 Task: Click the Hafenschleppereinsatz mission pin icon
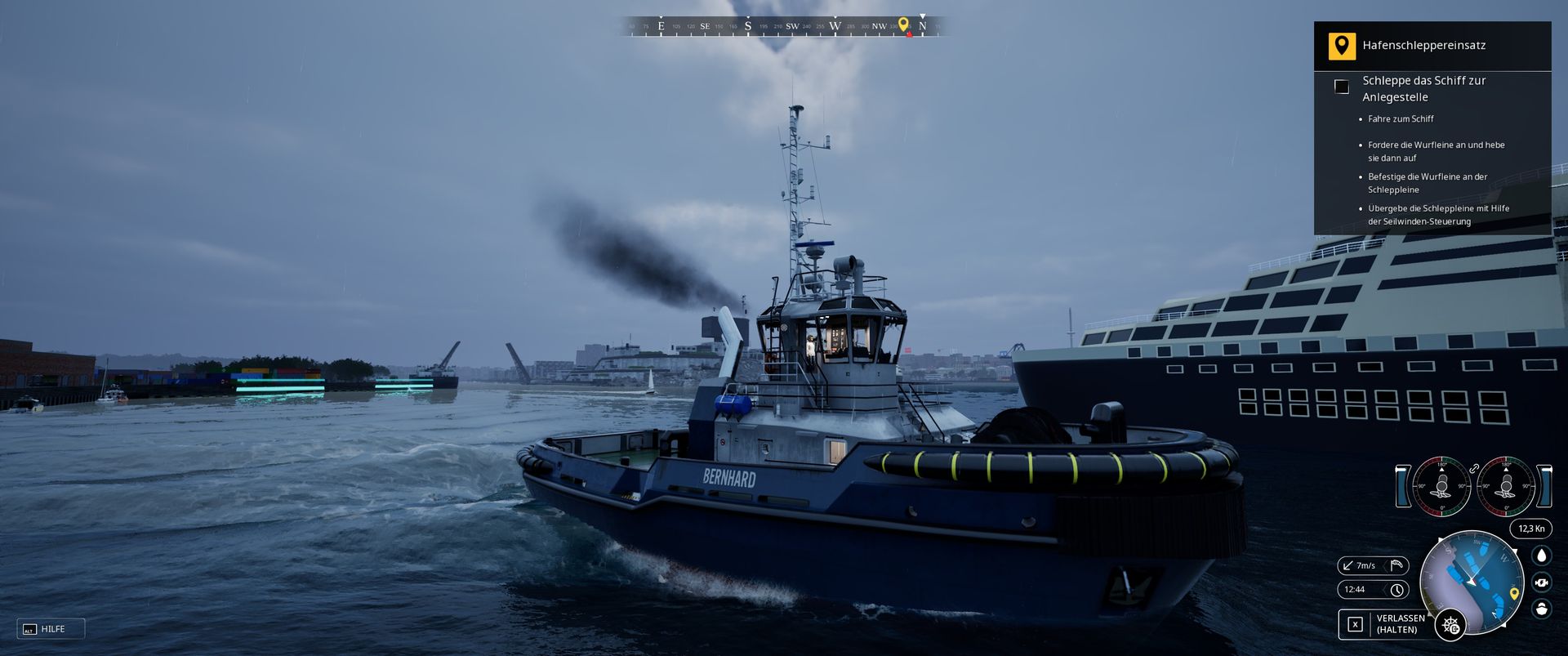coord(1341,46)
